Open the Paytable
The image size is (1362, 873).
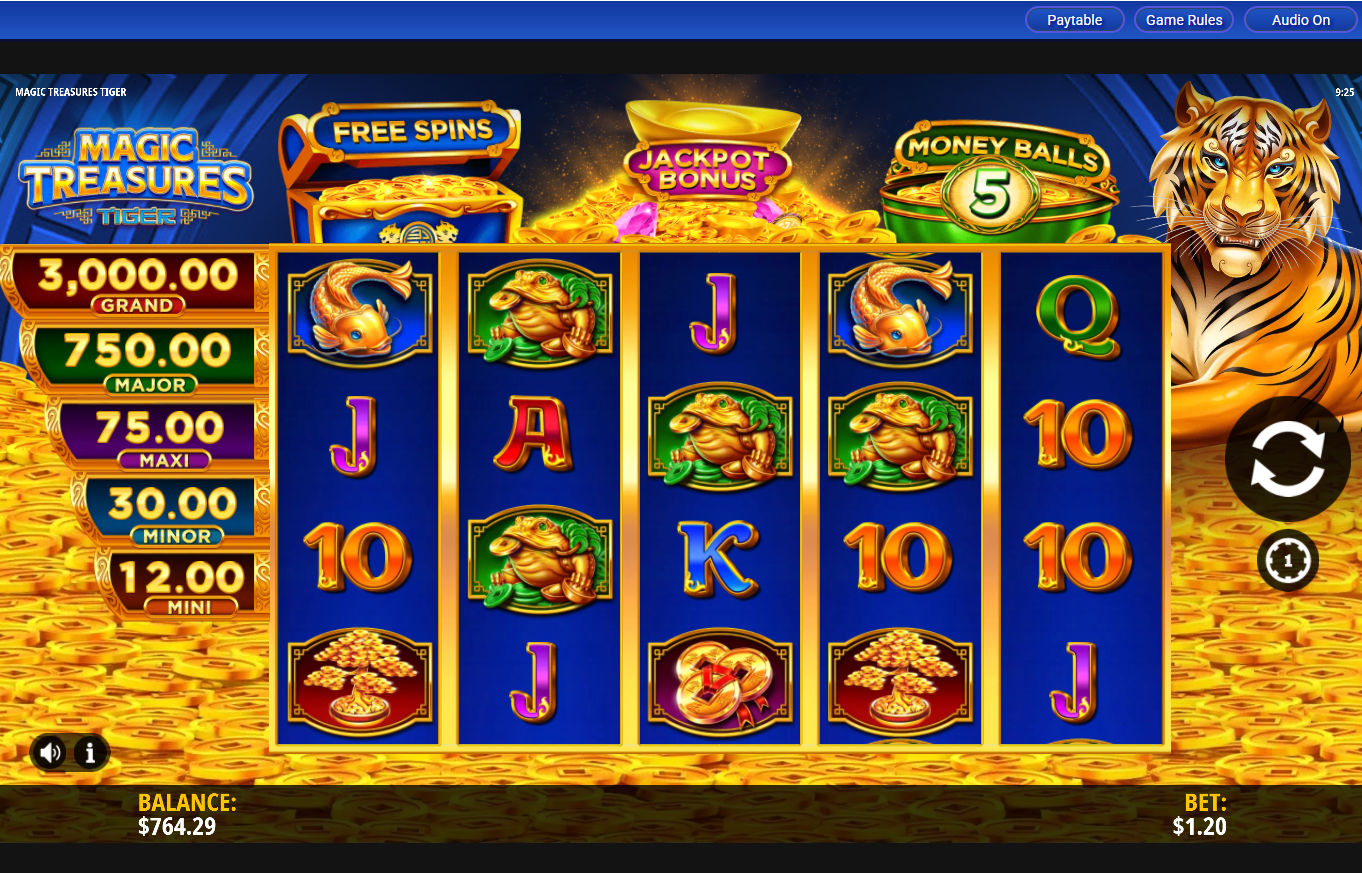coord(1074,20)
